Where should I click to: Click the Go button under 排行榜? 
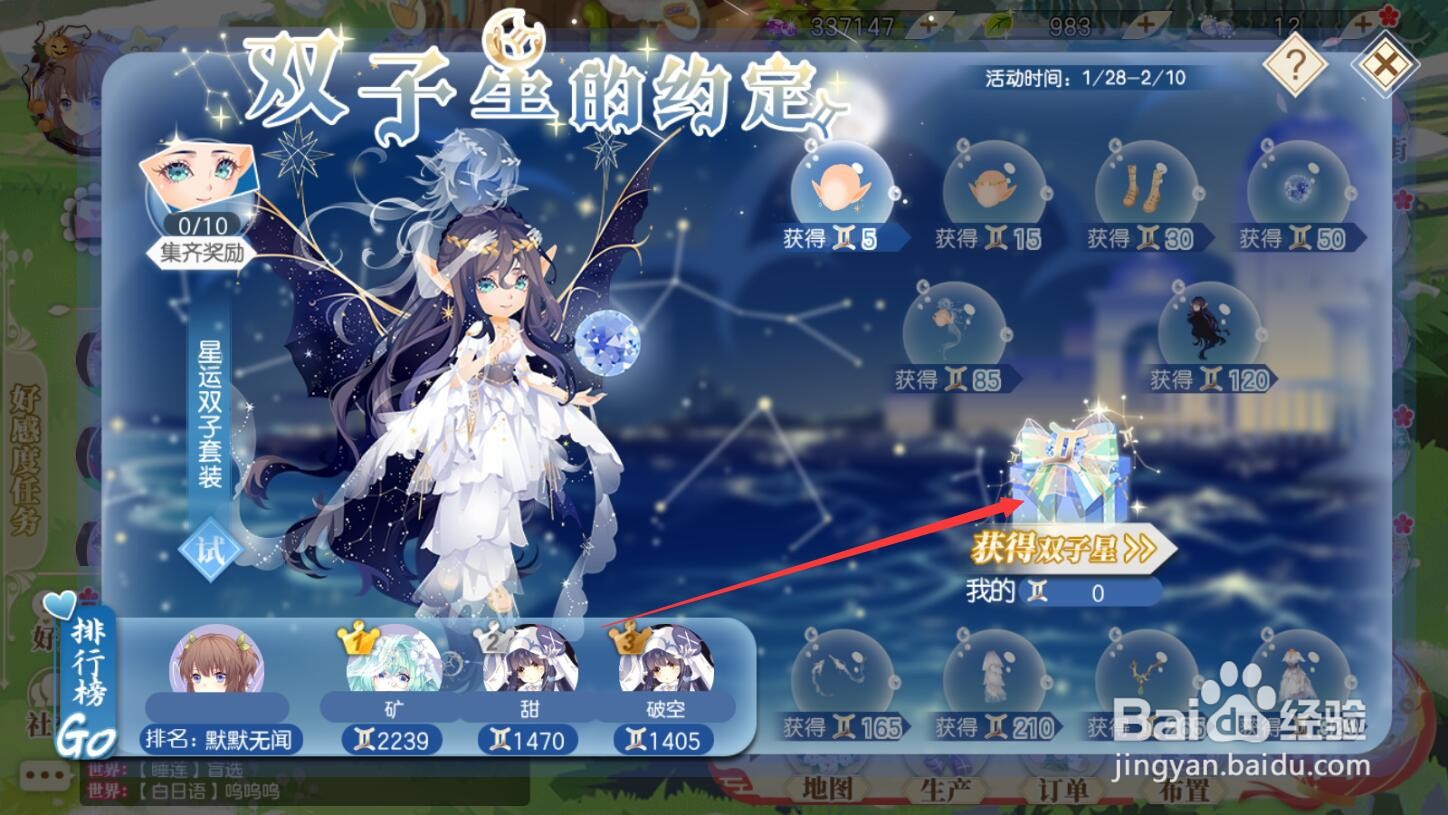click(90, 738)
